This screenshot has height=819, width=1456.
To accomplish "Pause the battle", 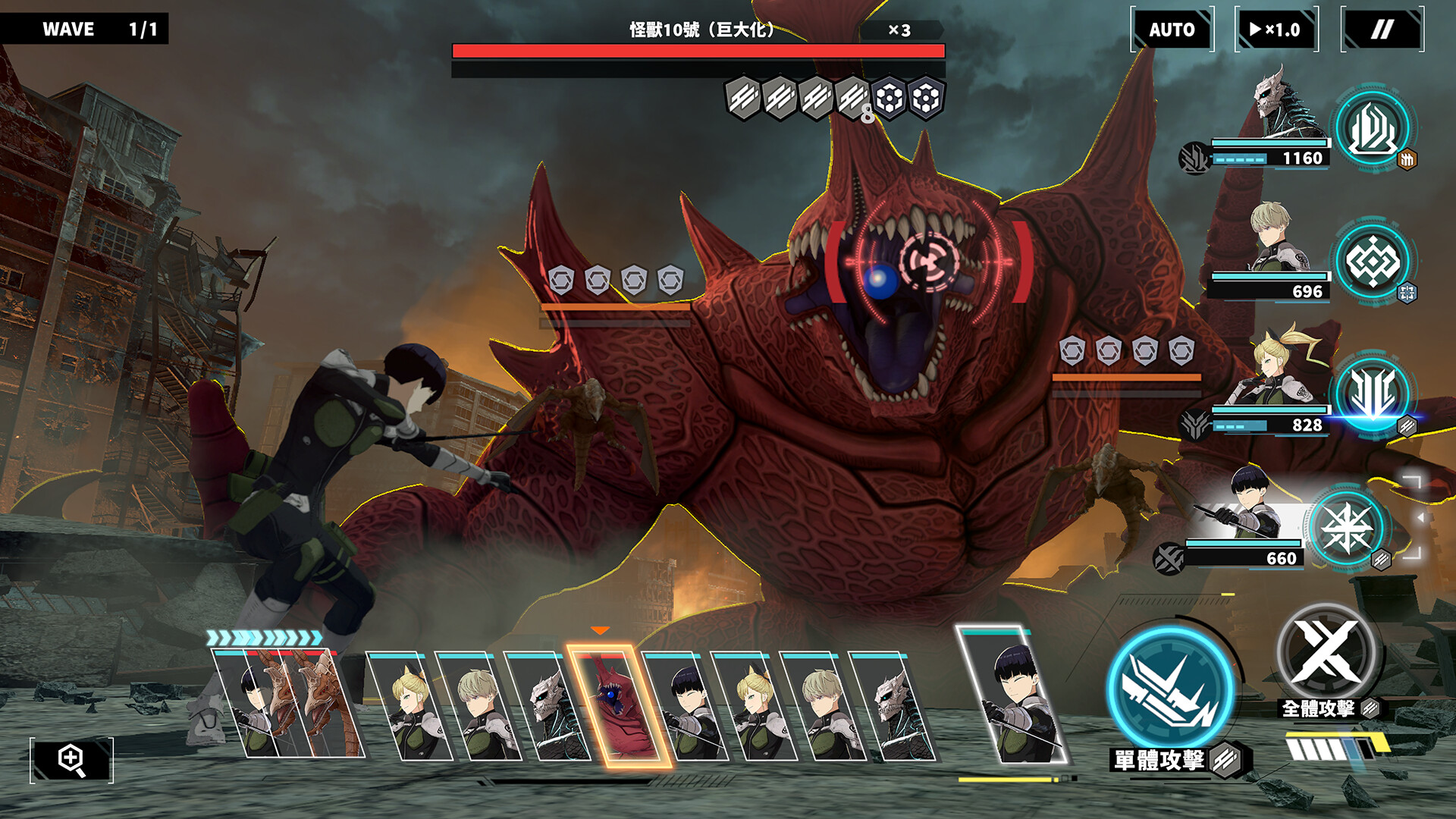I will tap(1382, 30).
